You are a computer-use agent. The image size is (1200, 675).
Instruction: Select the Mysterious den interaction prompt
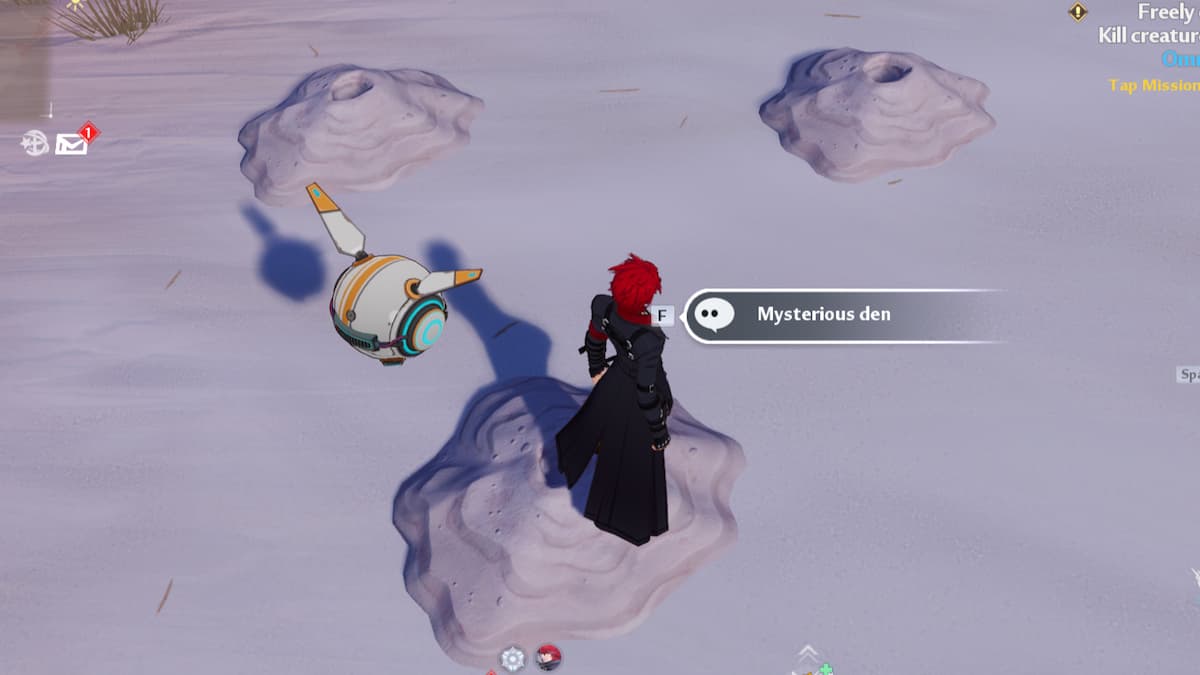click(x=822, y=315)
